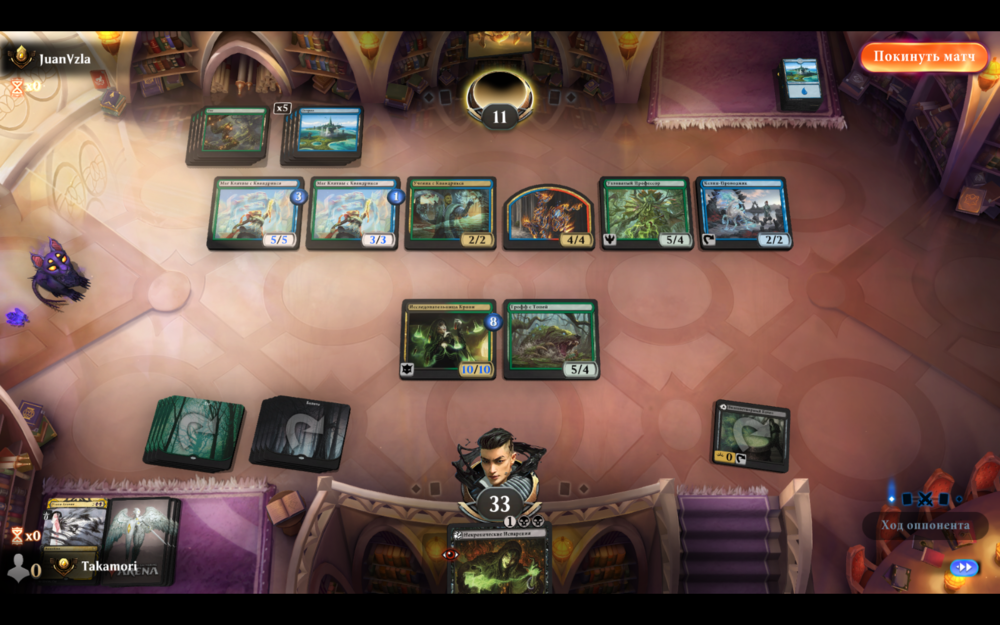Inspect your tapped card beside the staircase

point(752,436)
